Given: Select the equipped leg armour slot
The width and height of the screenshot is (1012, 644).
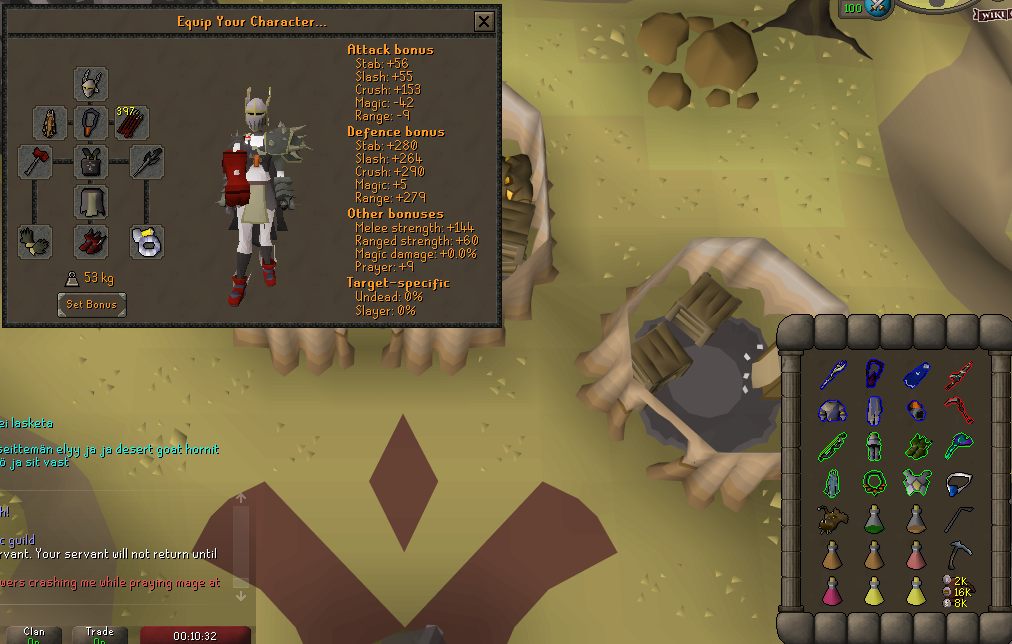Looking at the screenshot, I should (x=91, y=201).
